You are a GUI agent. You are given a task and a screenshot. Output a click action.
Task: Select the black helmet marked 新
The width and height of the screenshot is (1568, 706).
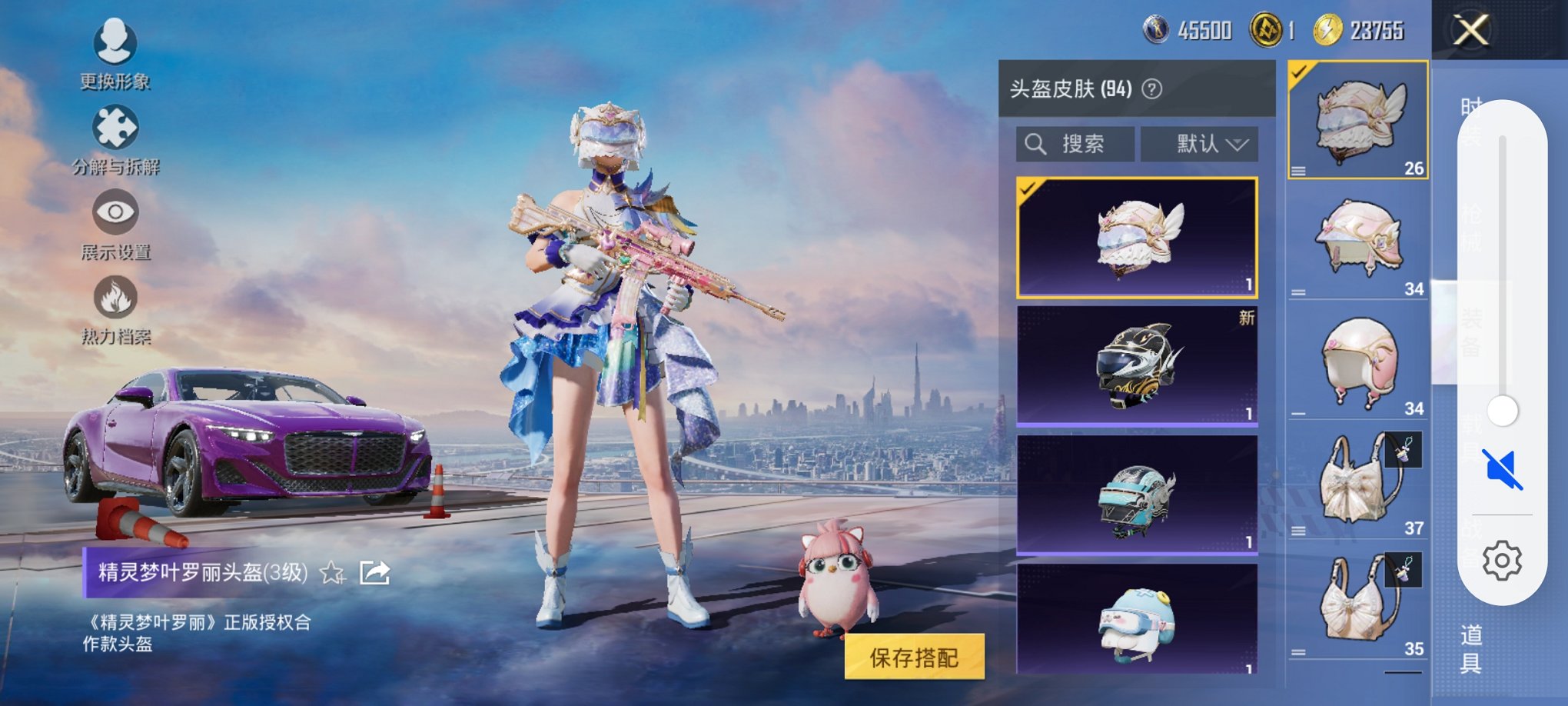click(1135, 366)
